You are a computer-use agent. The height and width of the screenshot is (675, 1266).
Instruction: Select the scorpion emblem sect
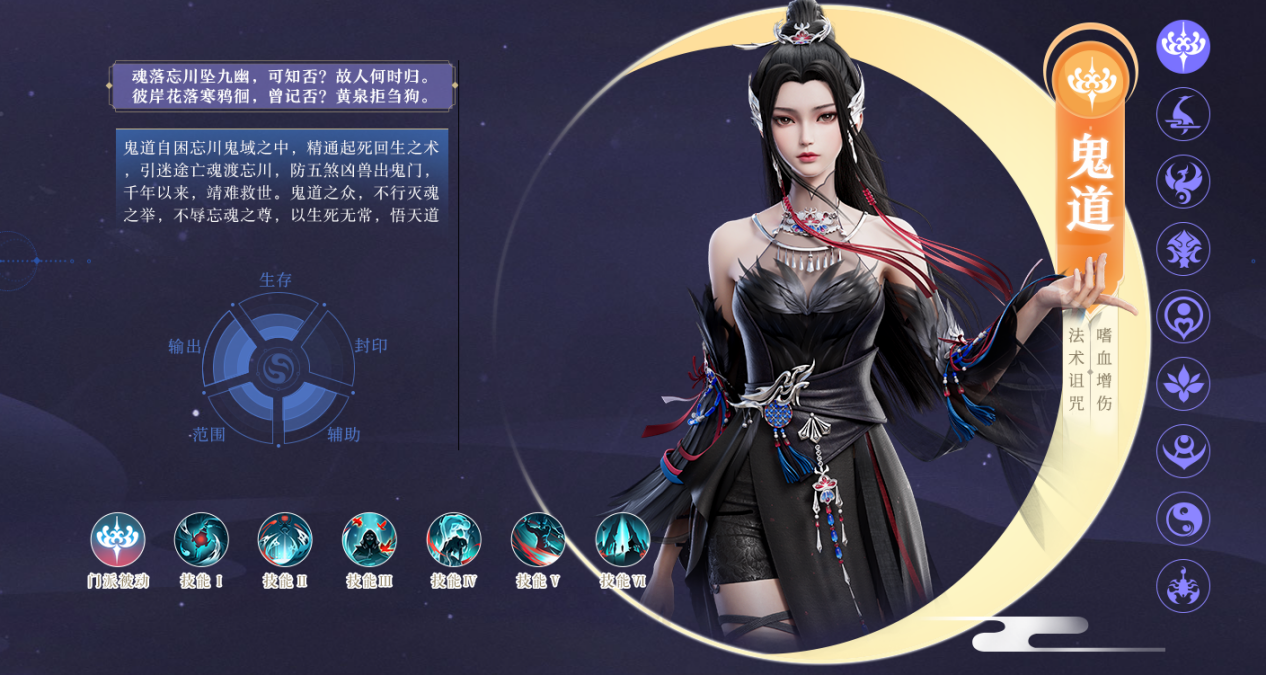(1183, 586)
